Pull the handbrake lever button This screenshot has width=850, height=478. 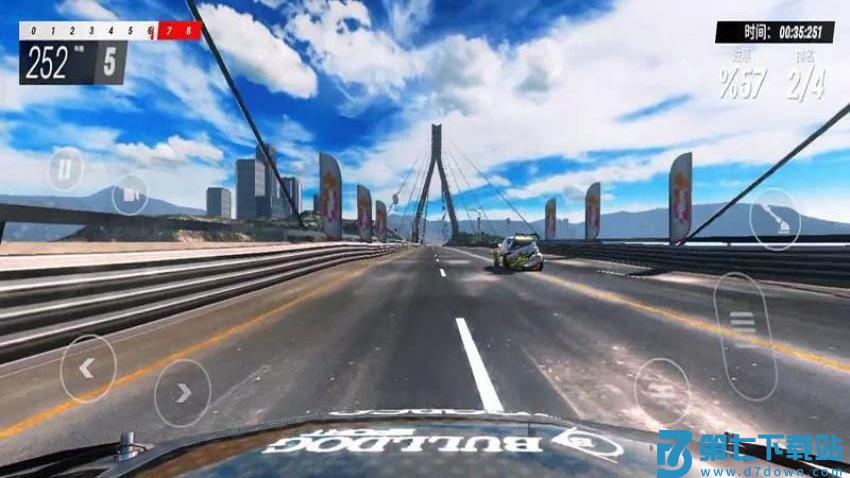(774, 216)
